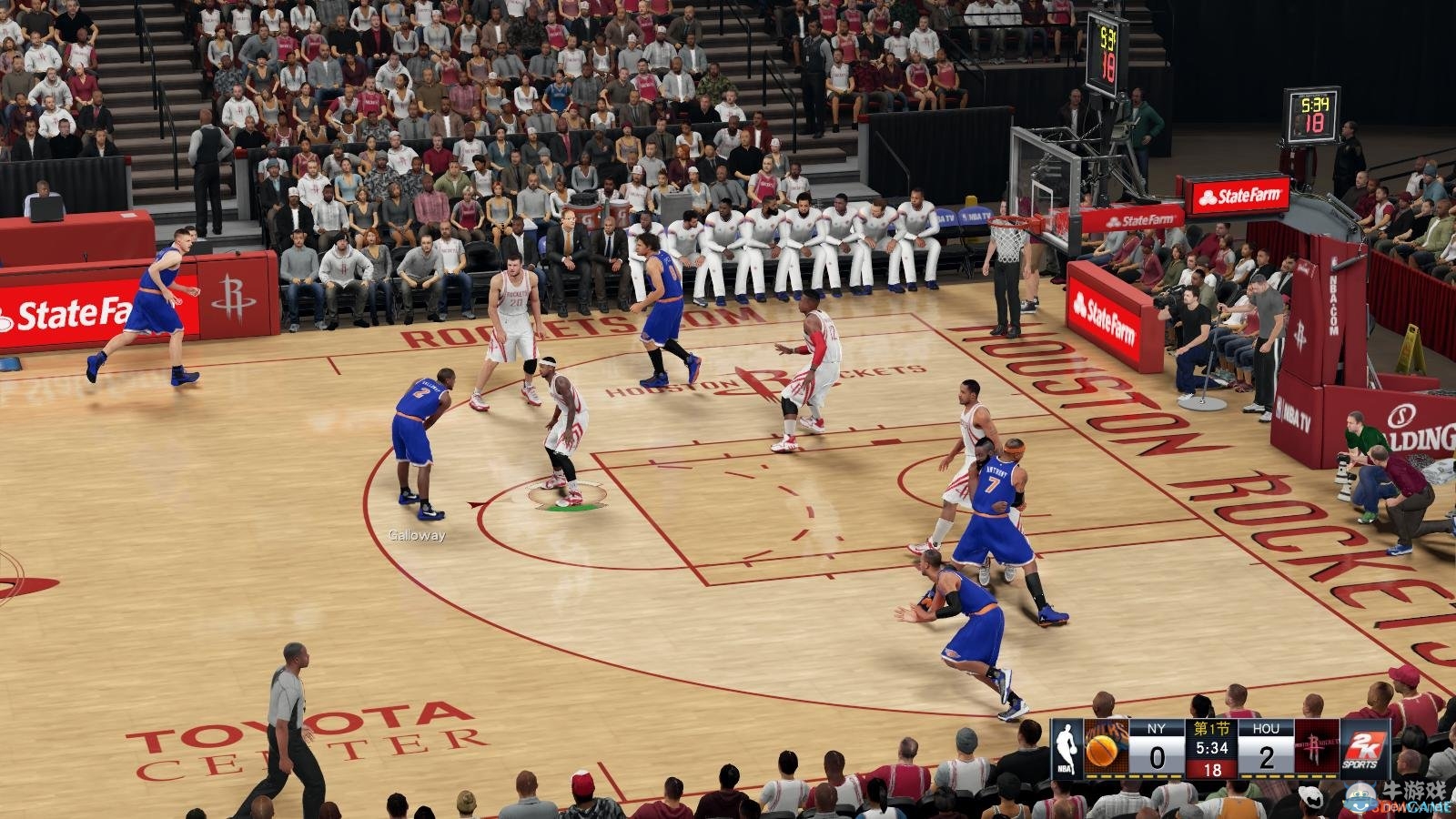Toggle a timeout indicator under the NY score
The image size is (1456, 819).
click(x=1156, y=776)
